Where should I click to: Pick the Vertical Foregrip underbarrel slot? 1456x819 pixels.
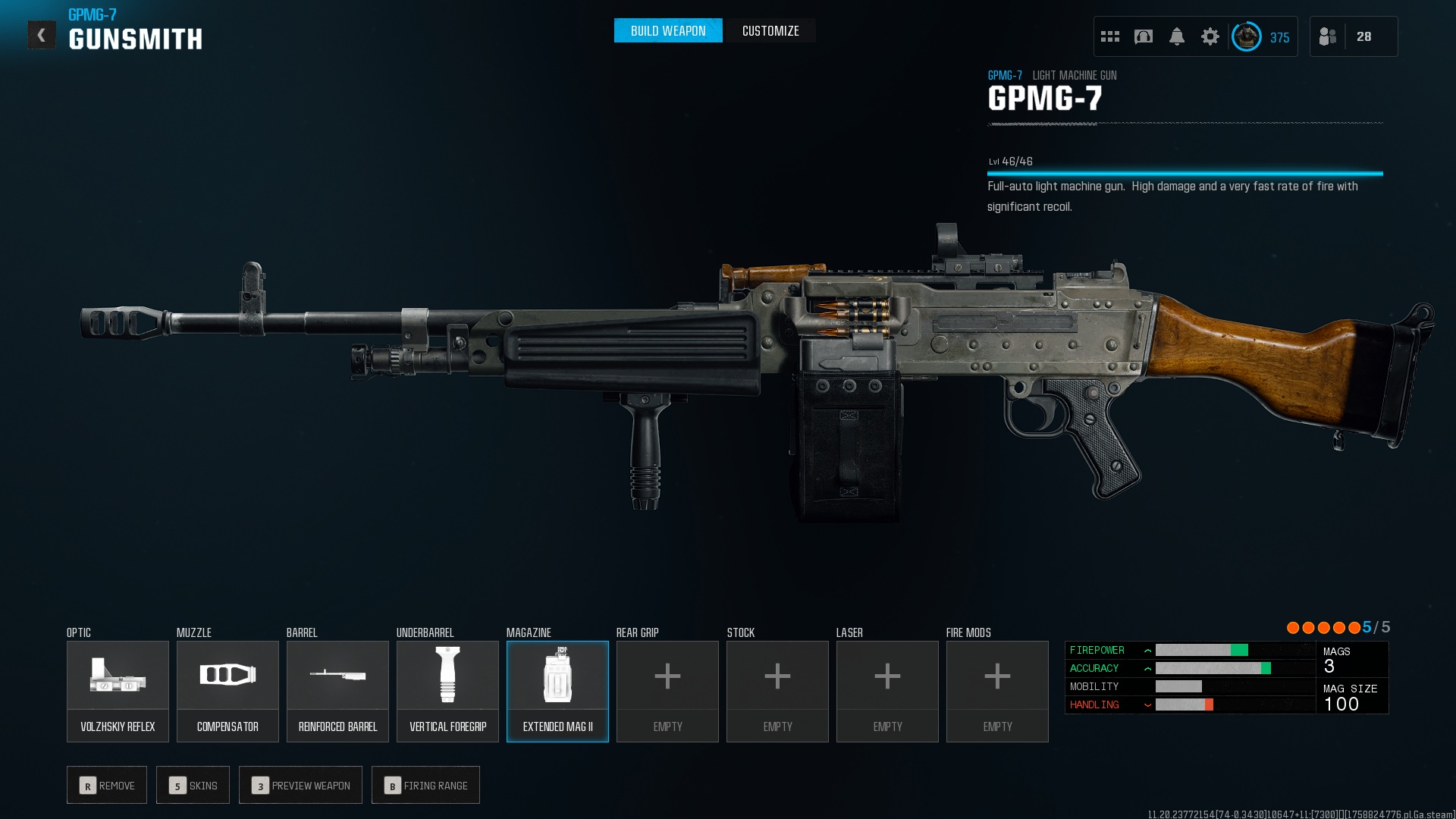447,691
